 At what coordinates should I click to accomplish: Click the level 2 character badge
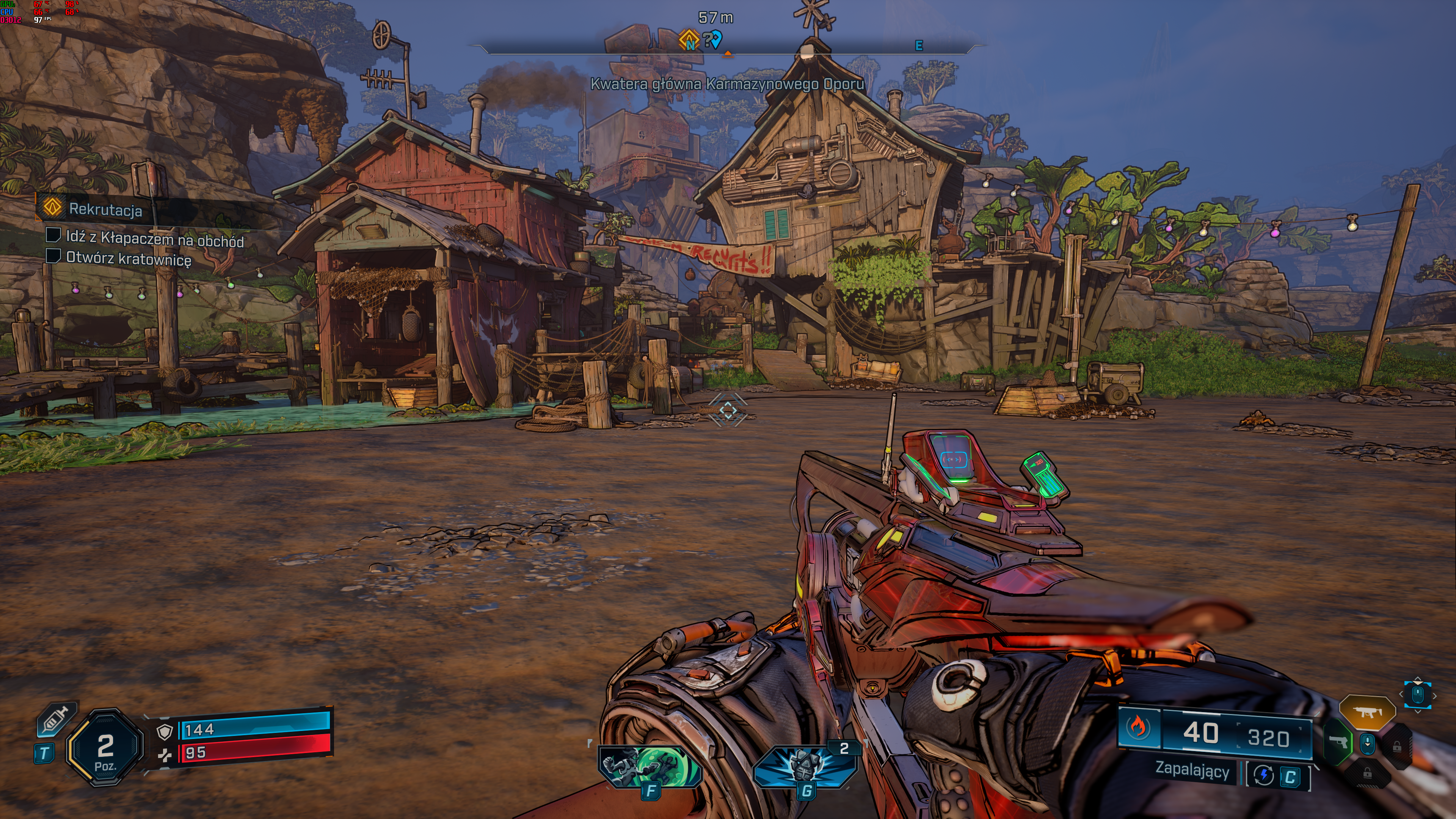tap(105, 748)
